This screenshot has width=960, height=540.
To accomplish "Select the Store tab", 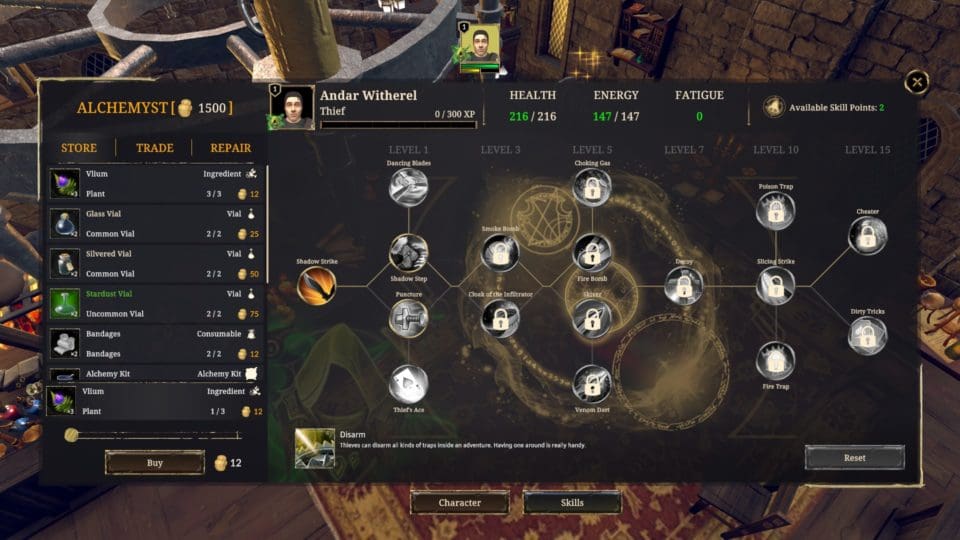I will coord(79,148).
